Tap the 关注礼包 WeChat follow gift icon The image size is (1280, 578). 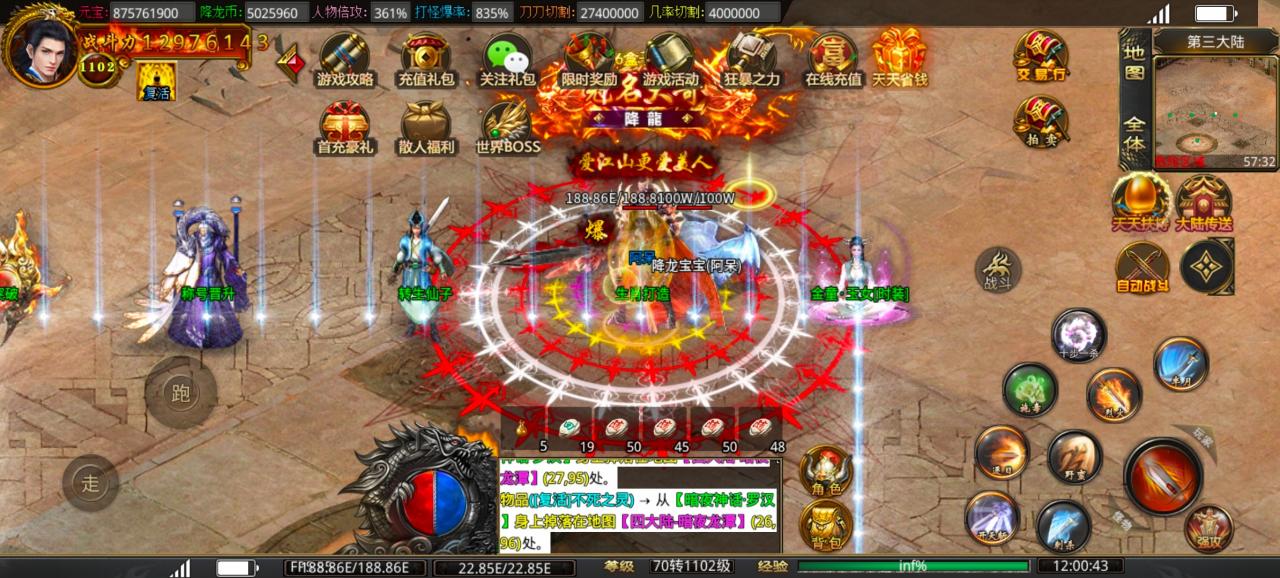coord(507,58)
